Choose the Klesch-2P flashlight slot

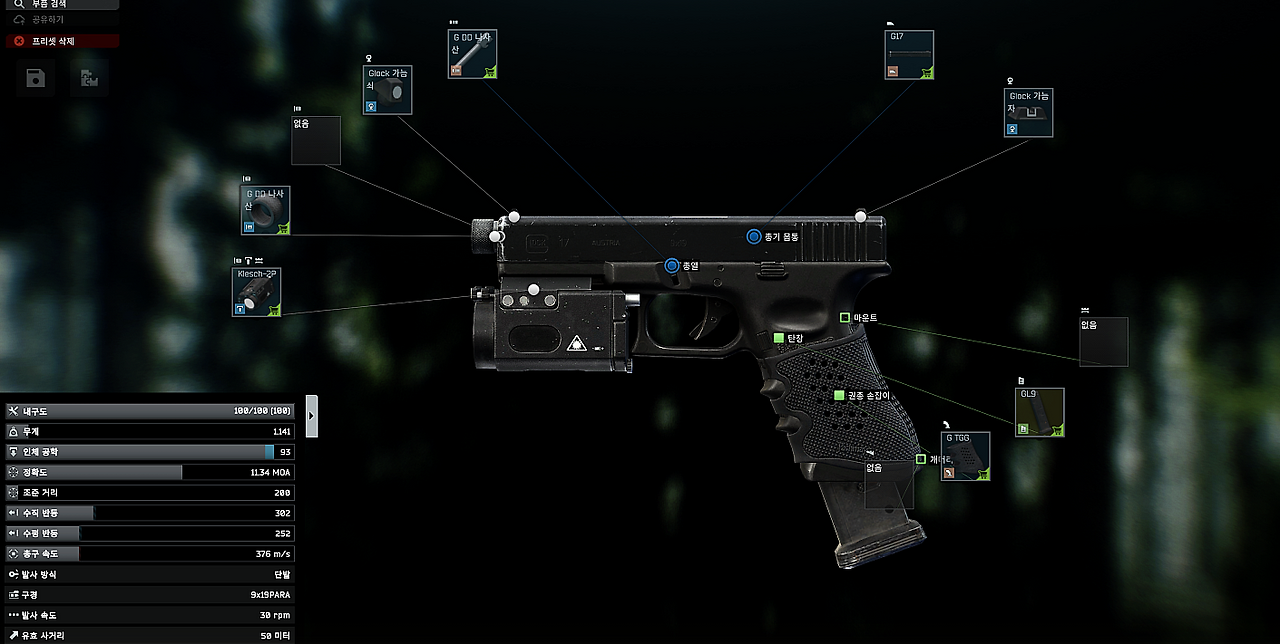point(256,292)
